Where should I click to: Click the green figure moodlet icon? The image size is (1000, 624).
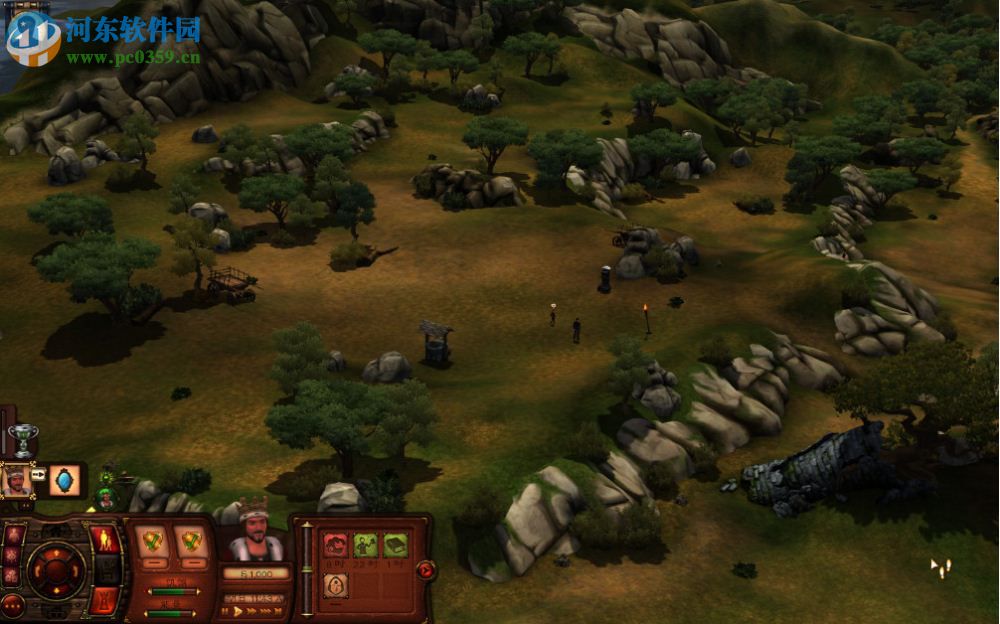[x=365, y=544]
